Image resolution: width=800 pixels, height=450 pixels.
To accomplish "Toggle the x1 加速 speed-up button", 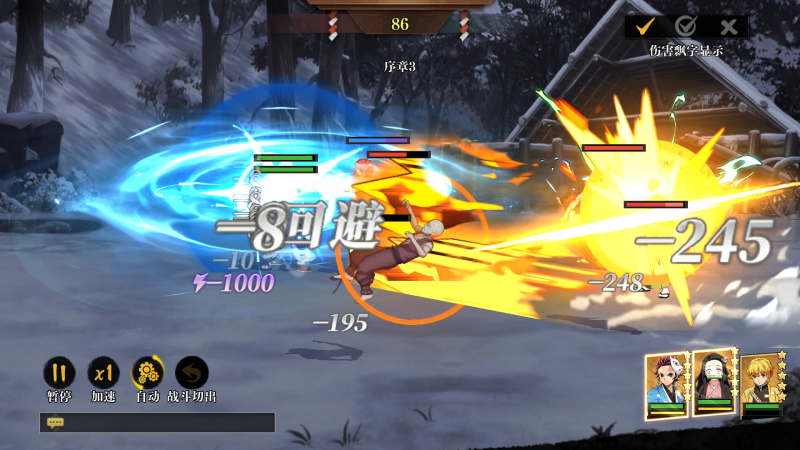I will click(x=103, y=373).
